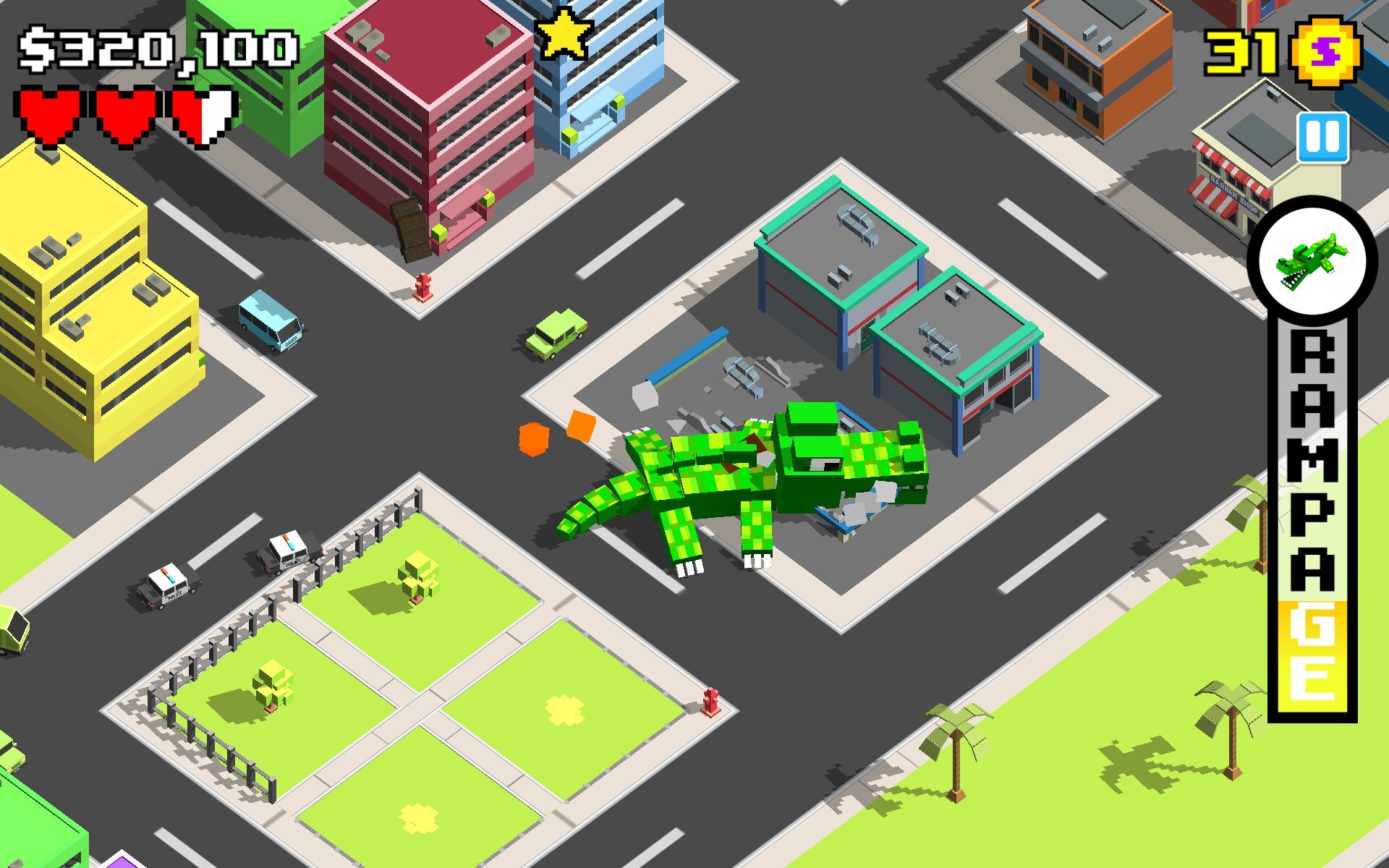Tap the money counter showing $320,100
Image resolution: width=1389 pixels, height=868 pixels.
coord(159,47)
